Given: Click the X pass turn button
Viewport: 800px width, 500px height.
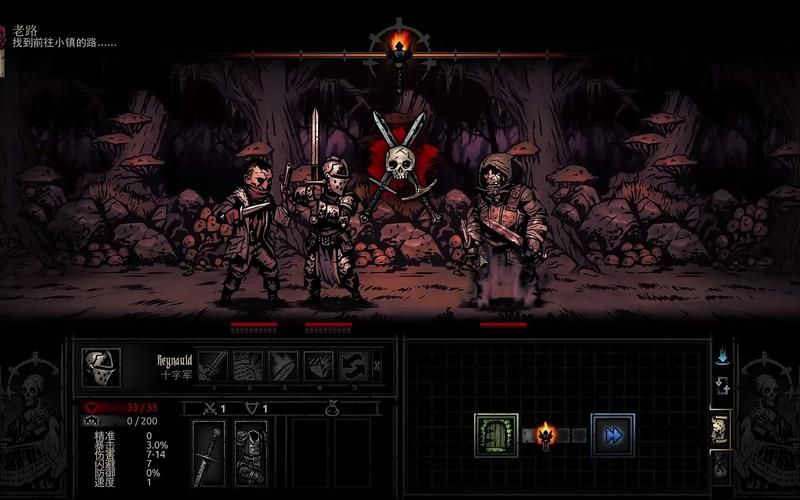Looking at the screenshot, I should tap(377, 366).
